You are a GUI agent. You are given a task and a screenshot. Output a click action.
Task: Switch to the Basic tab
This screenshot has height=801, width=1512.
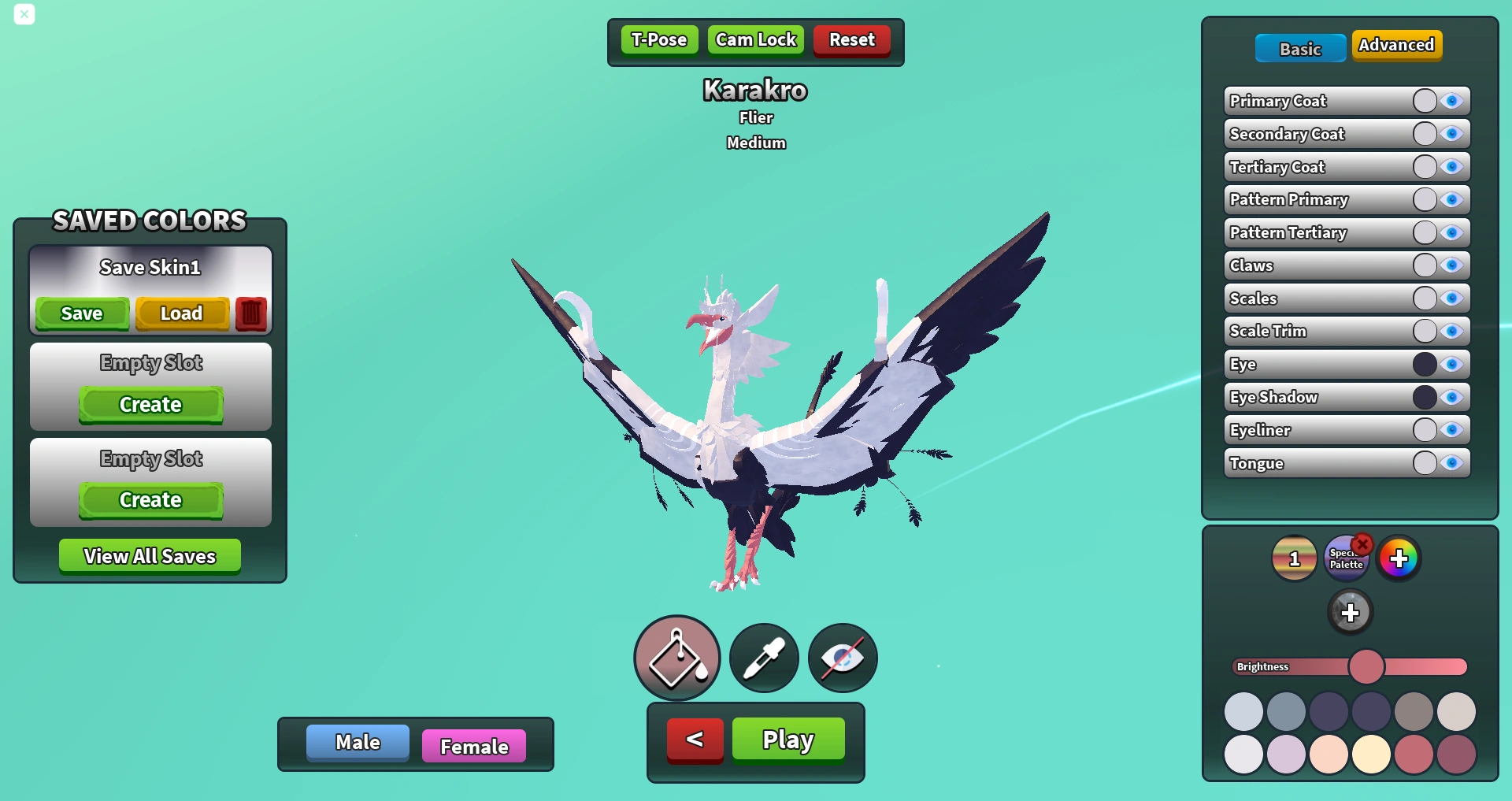[1299, 48]
